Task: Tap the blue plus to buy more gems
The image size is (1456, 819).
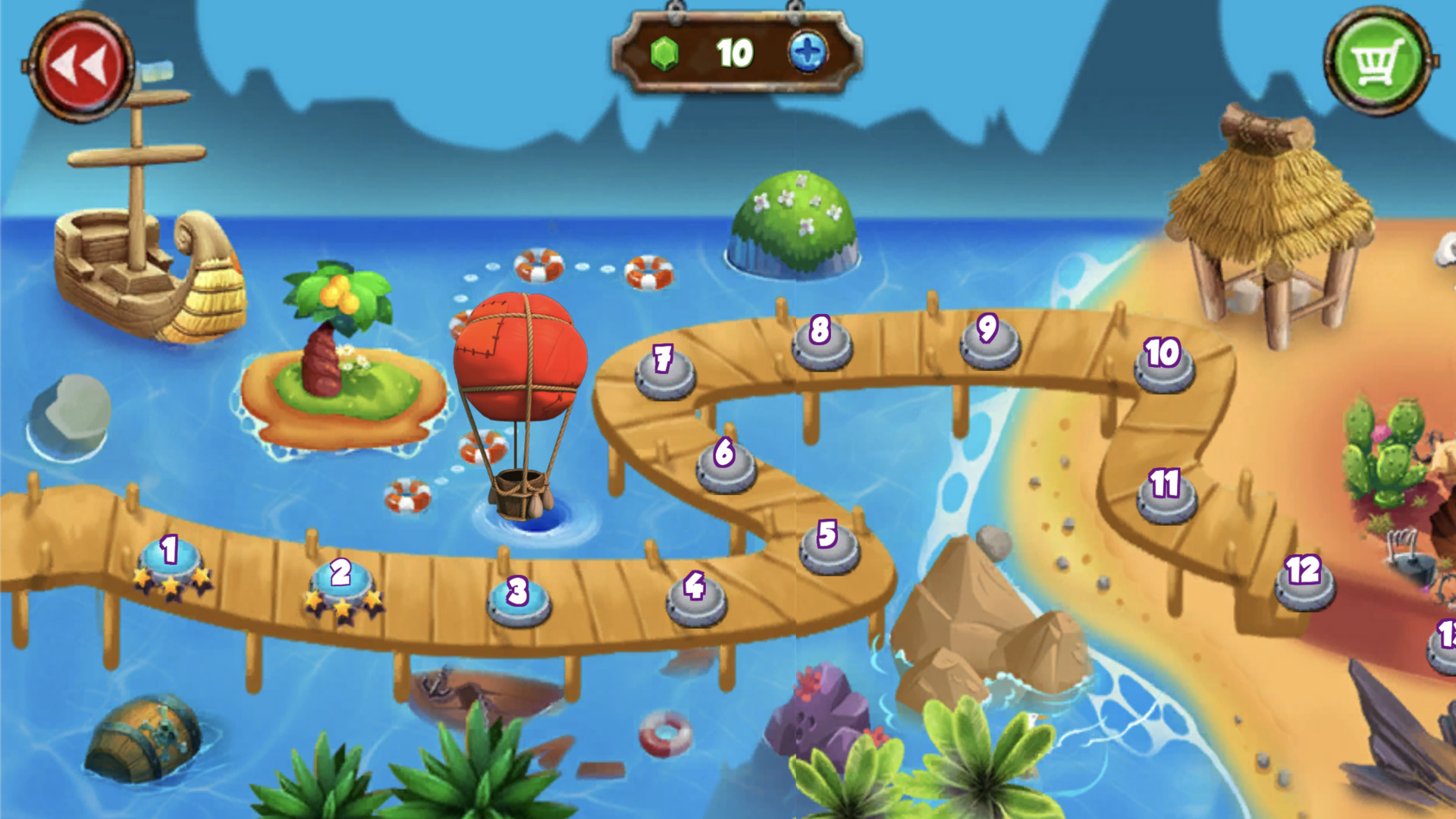Action: coord(810,54)
